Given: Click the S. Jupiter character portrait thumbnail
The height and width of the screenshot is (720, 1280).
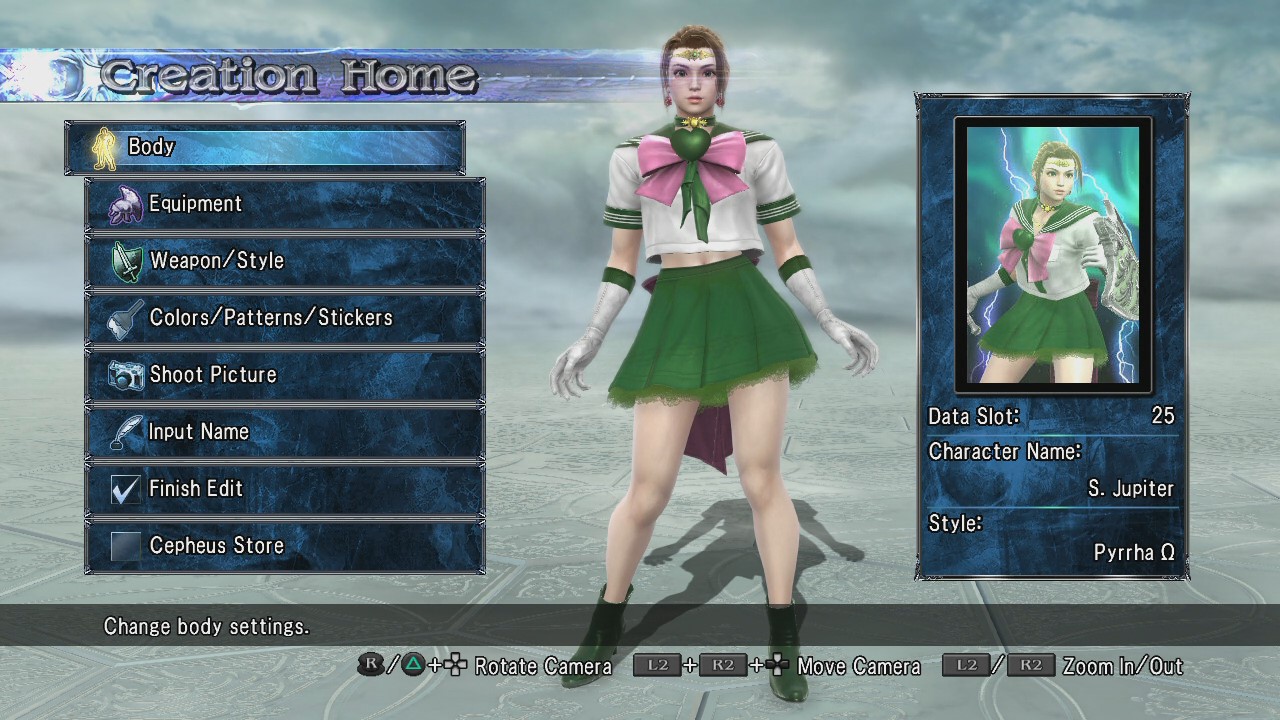Looking at the screenshot, I should click(1053, 254).
